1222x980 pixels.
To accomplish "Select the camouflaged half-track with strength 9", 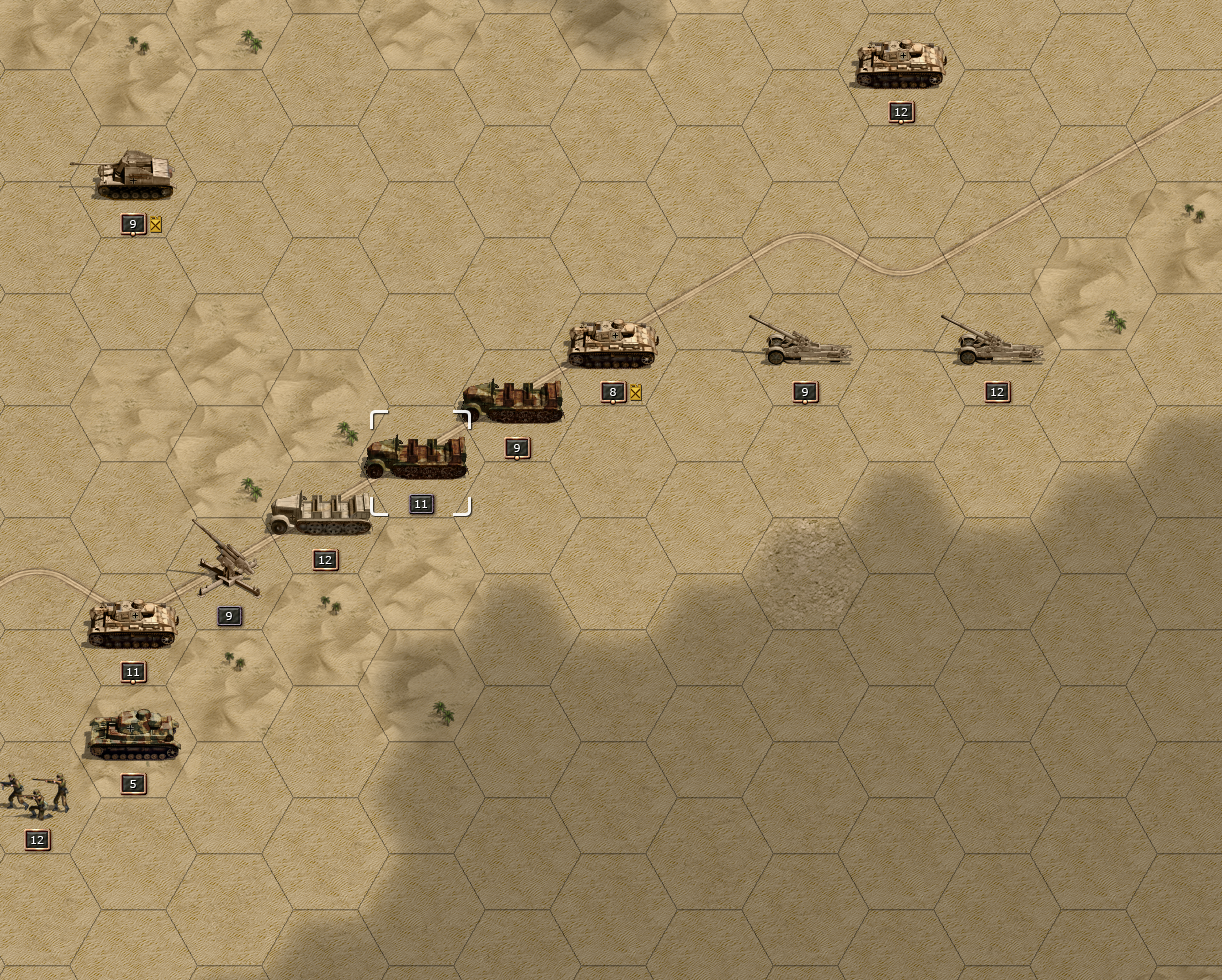I will [513, 401].
